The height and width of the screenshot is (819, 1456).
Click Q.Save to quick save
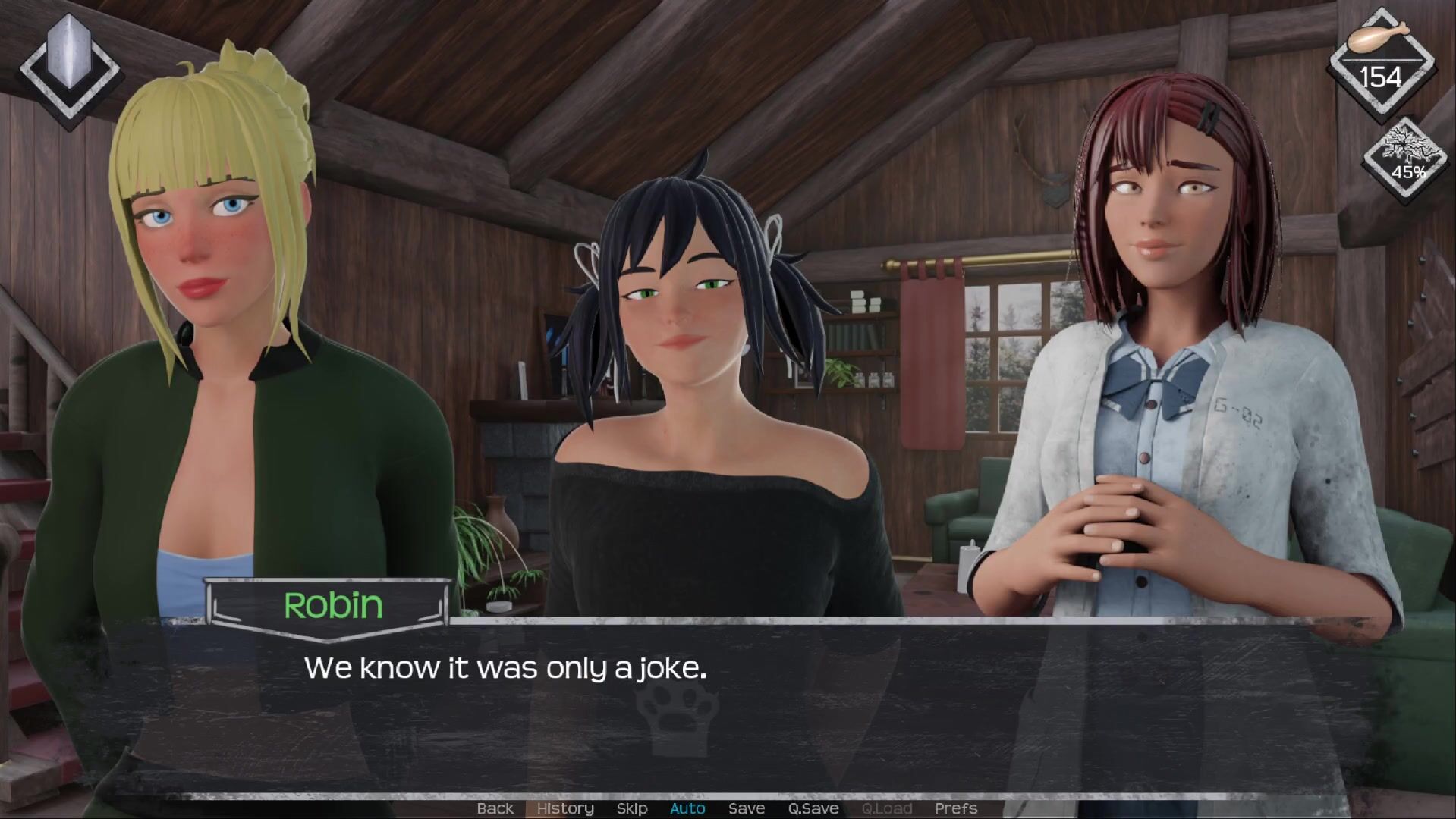[x=813, y=808]
